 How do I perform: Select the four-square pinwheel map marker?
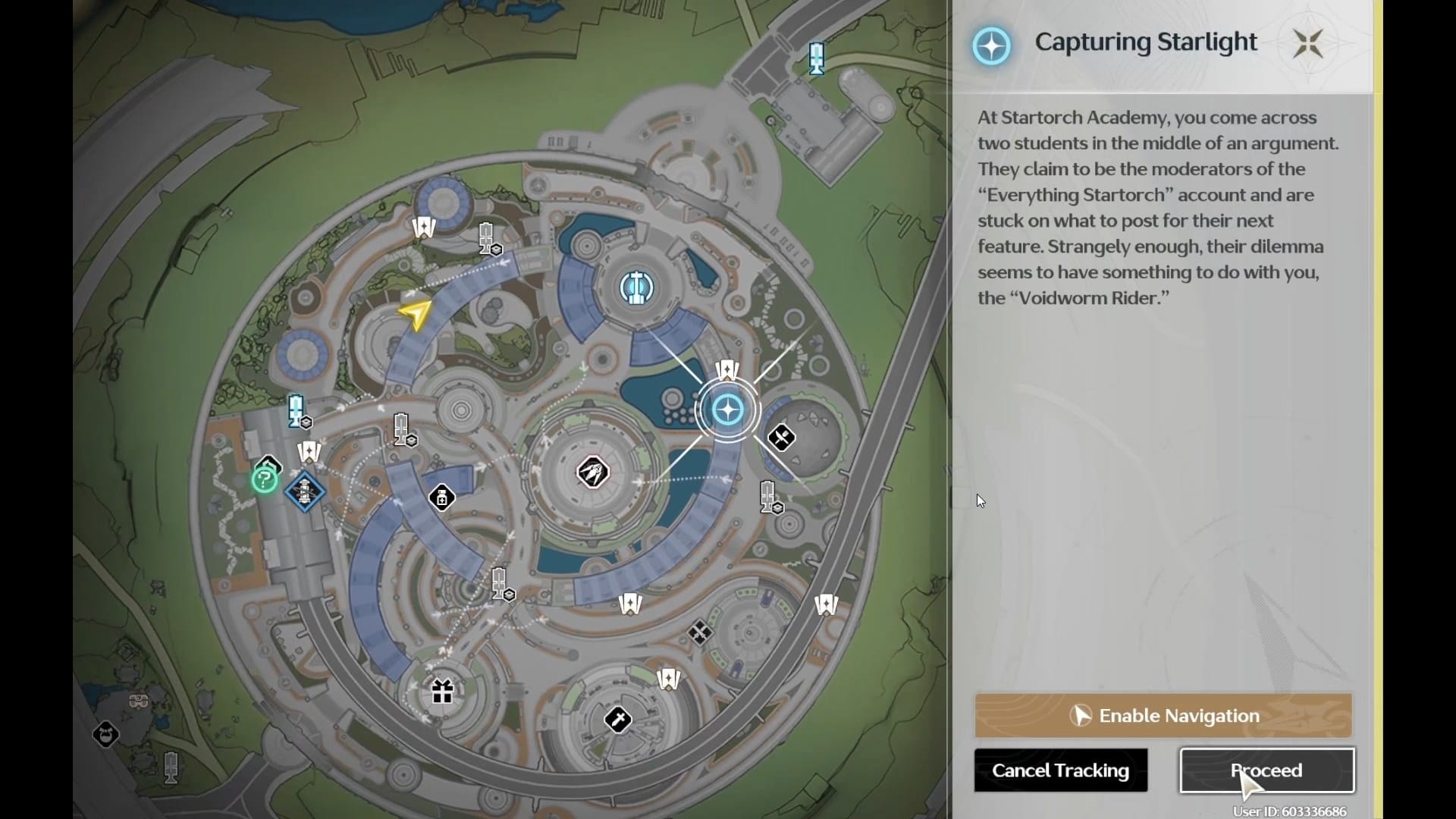699,632
